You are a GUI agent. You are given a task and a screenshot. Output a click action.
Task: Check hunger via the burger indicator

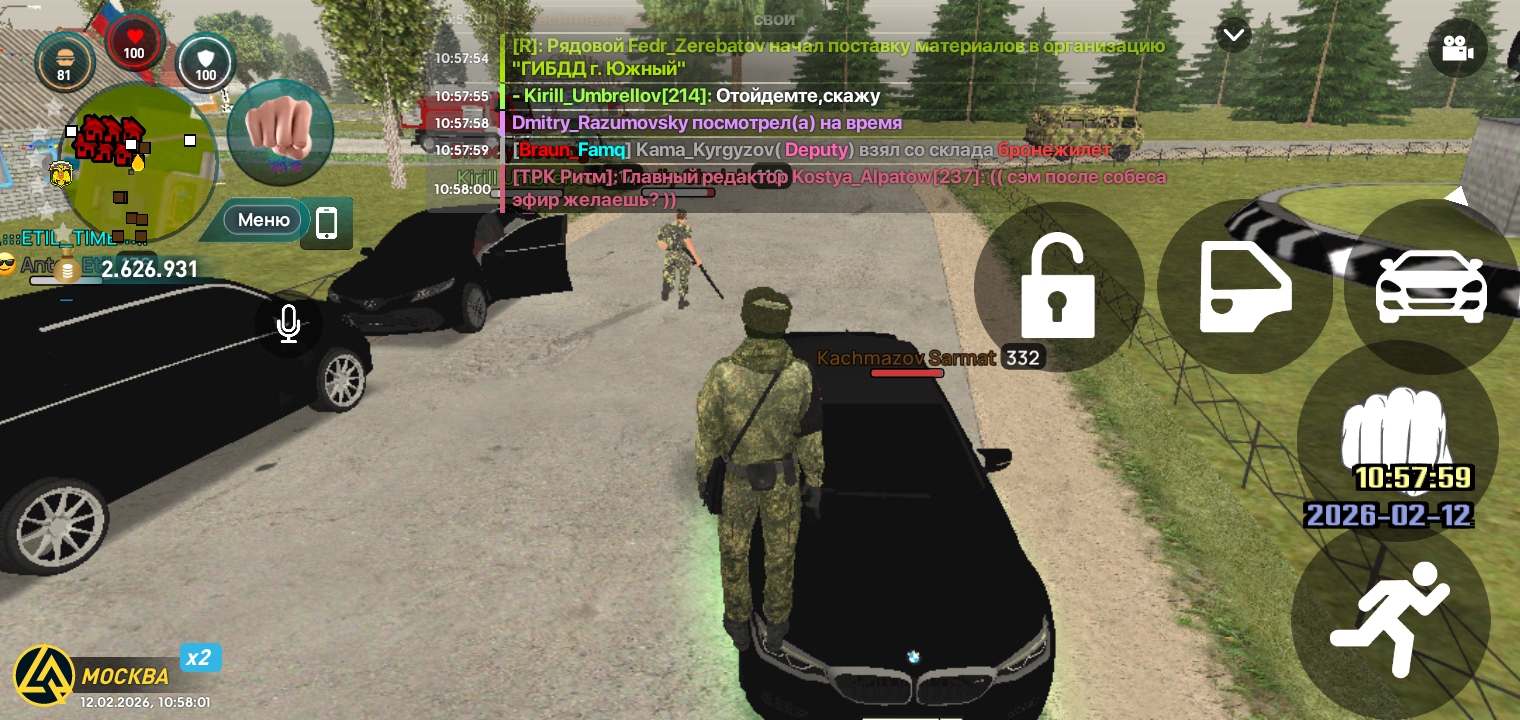(x=65, y=62)
